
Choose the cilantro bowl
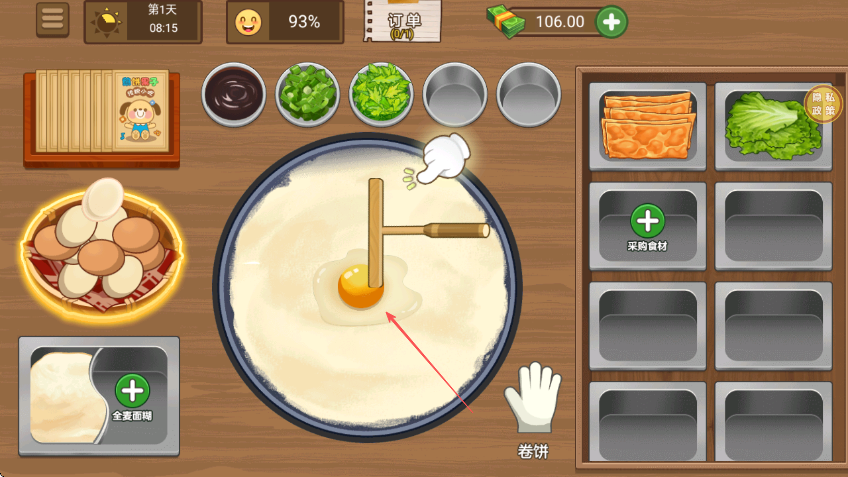click(x=381, y=95)
